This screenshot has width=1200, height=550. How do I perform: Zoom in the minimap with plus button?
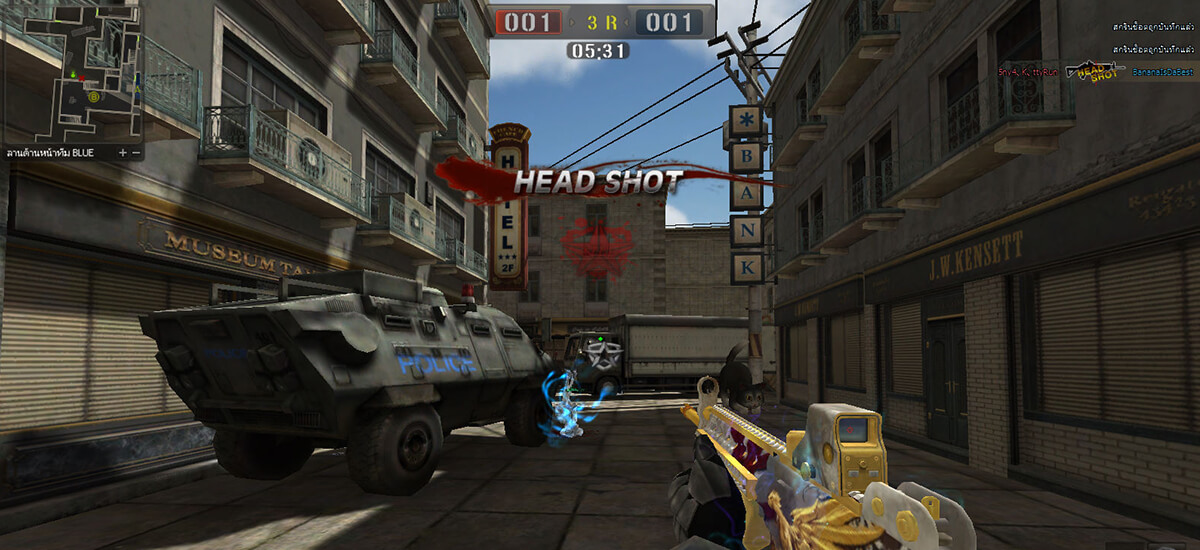click(122, 153)
